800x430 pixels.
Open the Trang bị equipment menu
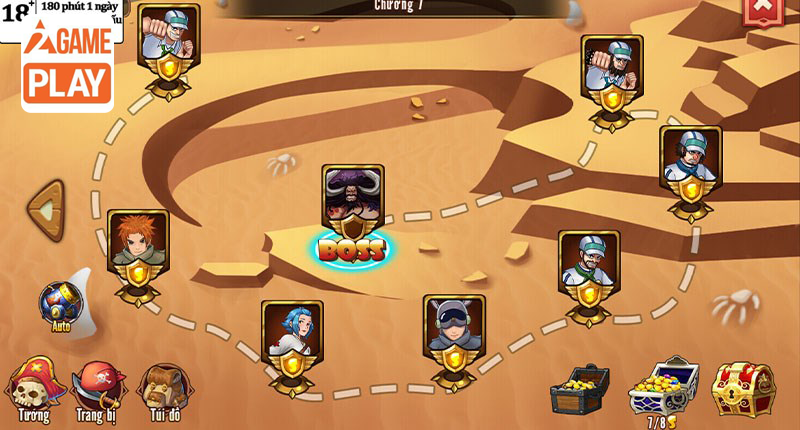coord(99,390)
